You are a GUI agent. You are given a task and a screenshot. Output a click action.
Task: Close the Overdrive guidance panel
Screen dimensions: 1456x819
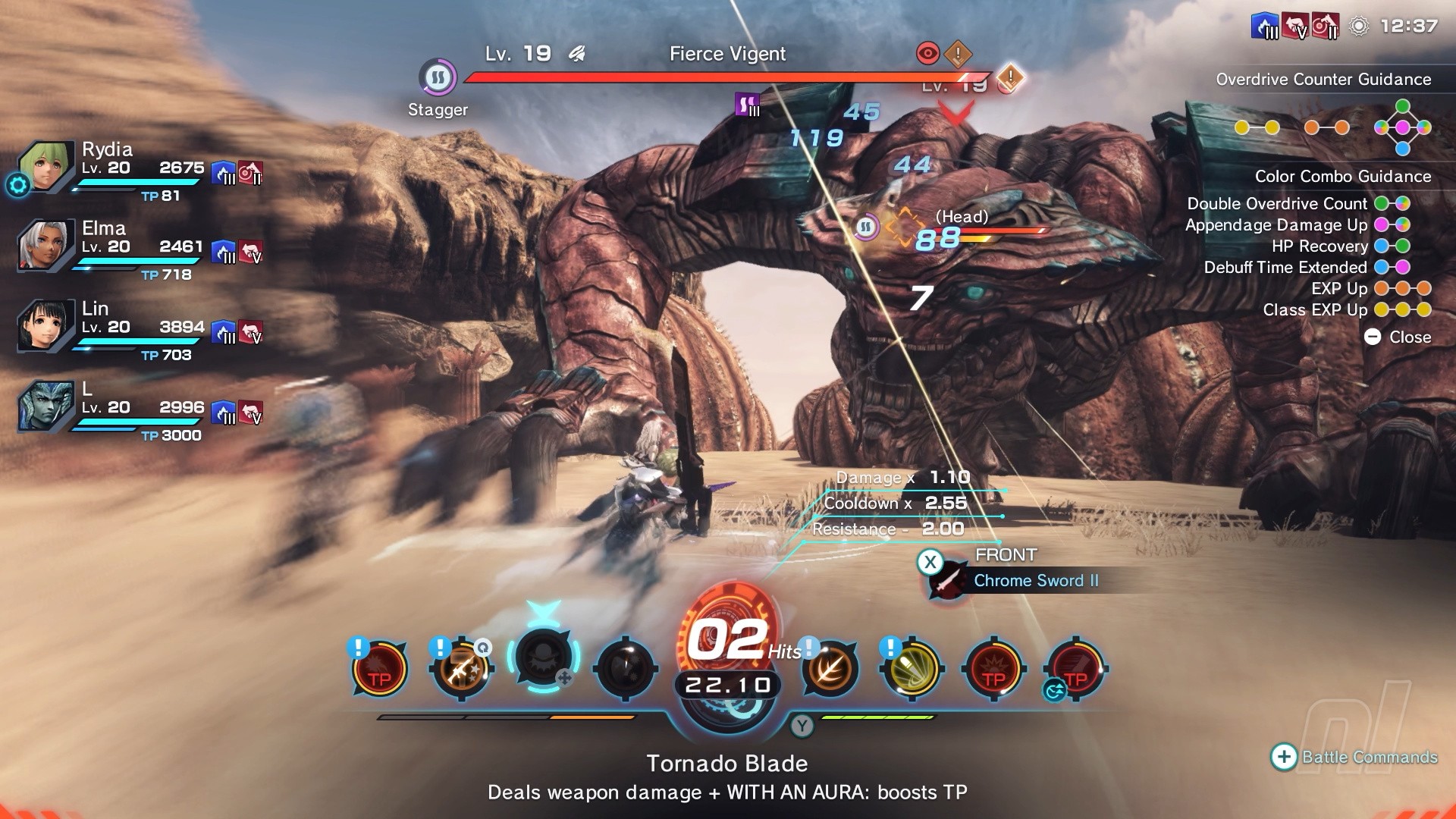point(1398,337)
